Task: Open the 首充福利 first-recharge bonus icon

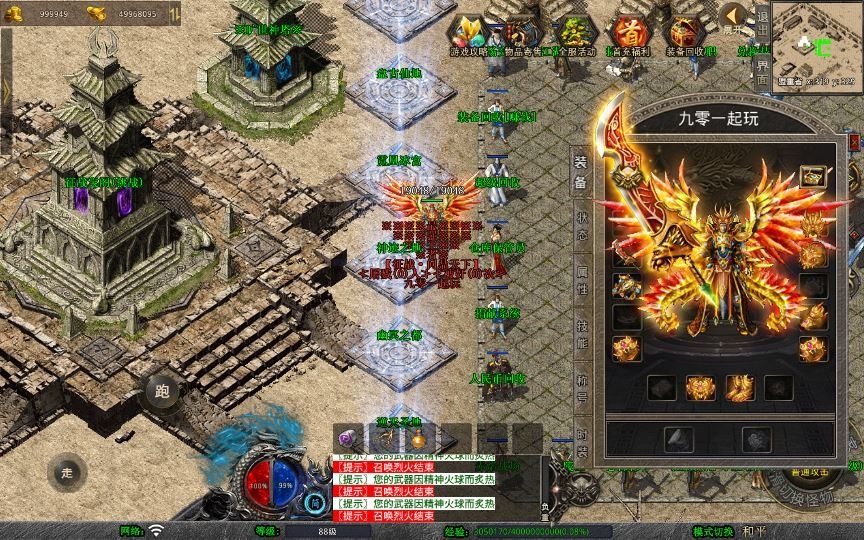Action: (x=629, y=34)
